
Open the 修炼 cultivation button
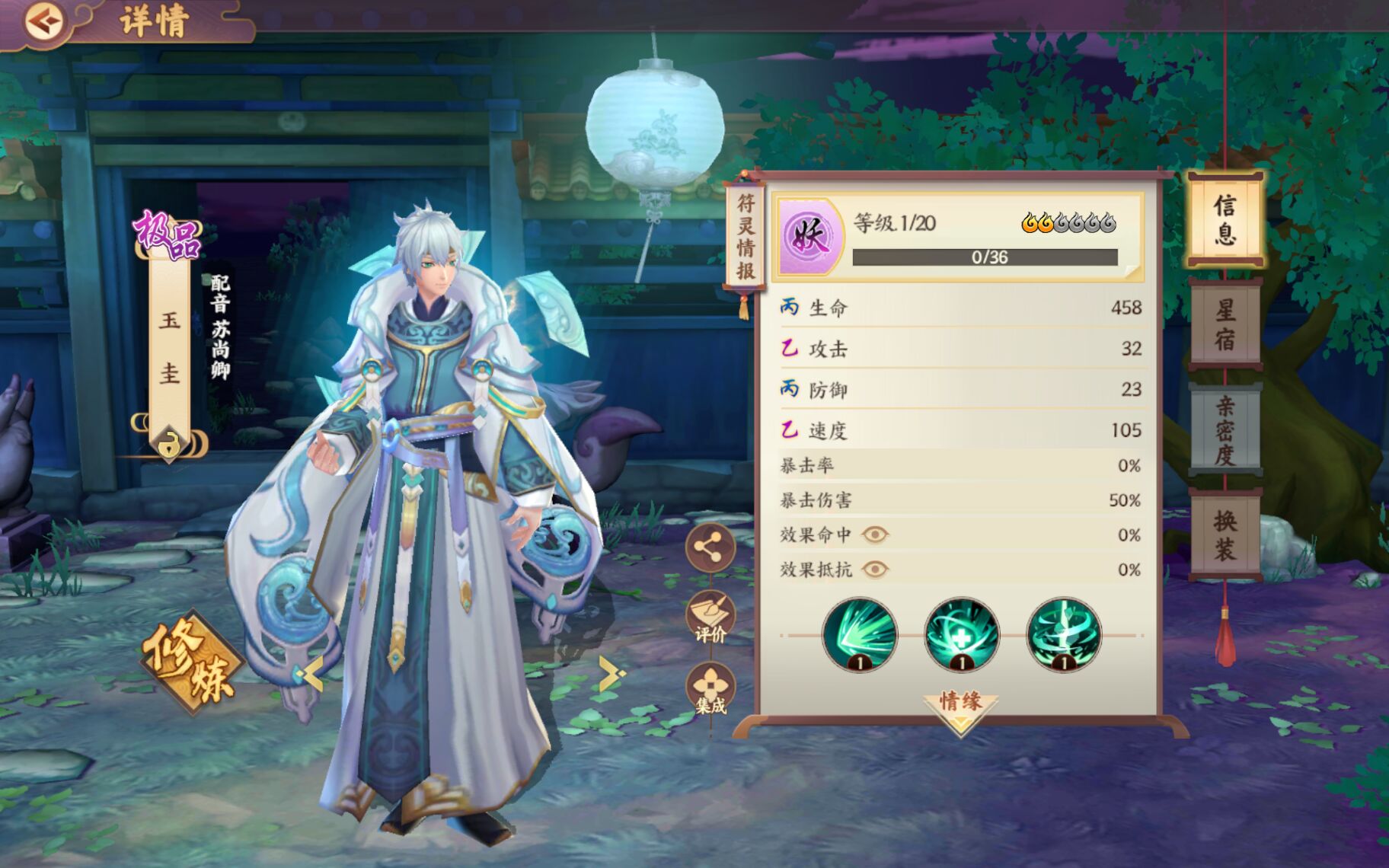coord(190,661)
